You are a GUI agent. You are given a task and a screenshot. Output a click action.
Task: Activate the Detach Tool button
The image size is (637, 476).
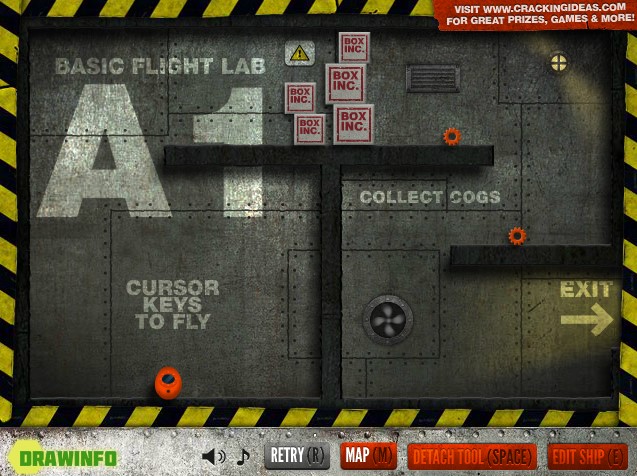coord(471,456)
